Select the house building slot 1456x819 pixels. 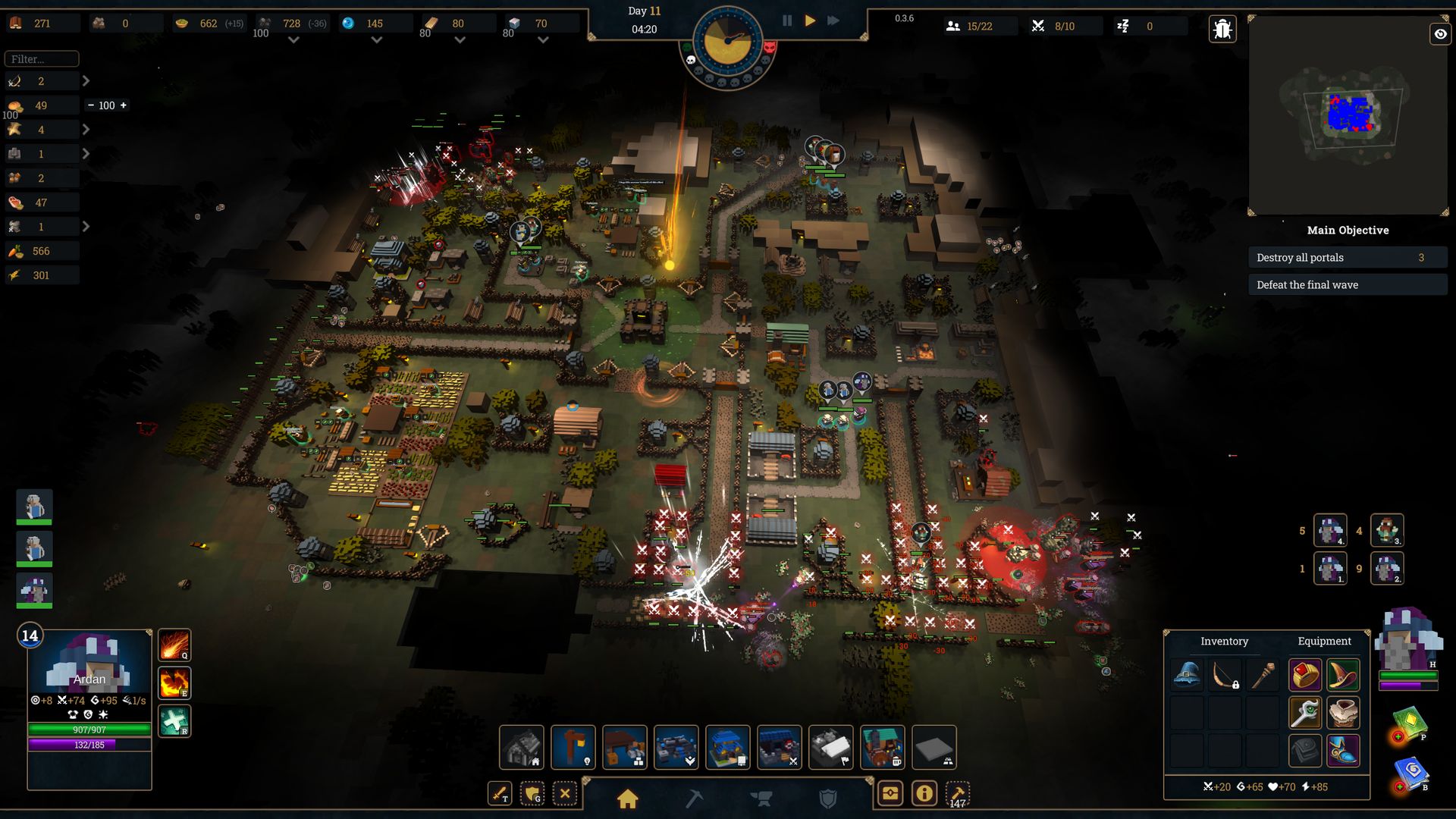tap(521, 747)
